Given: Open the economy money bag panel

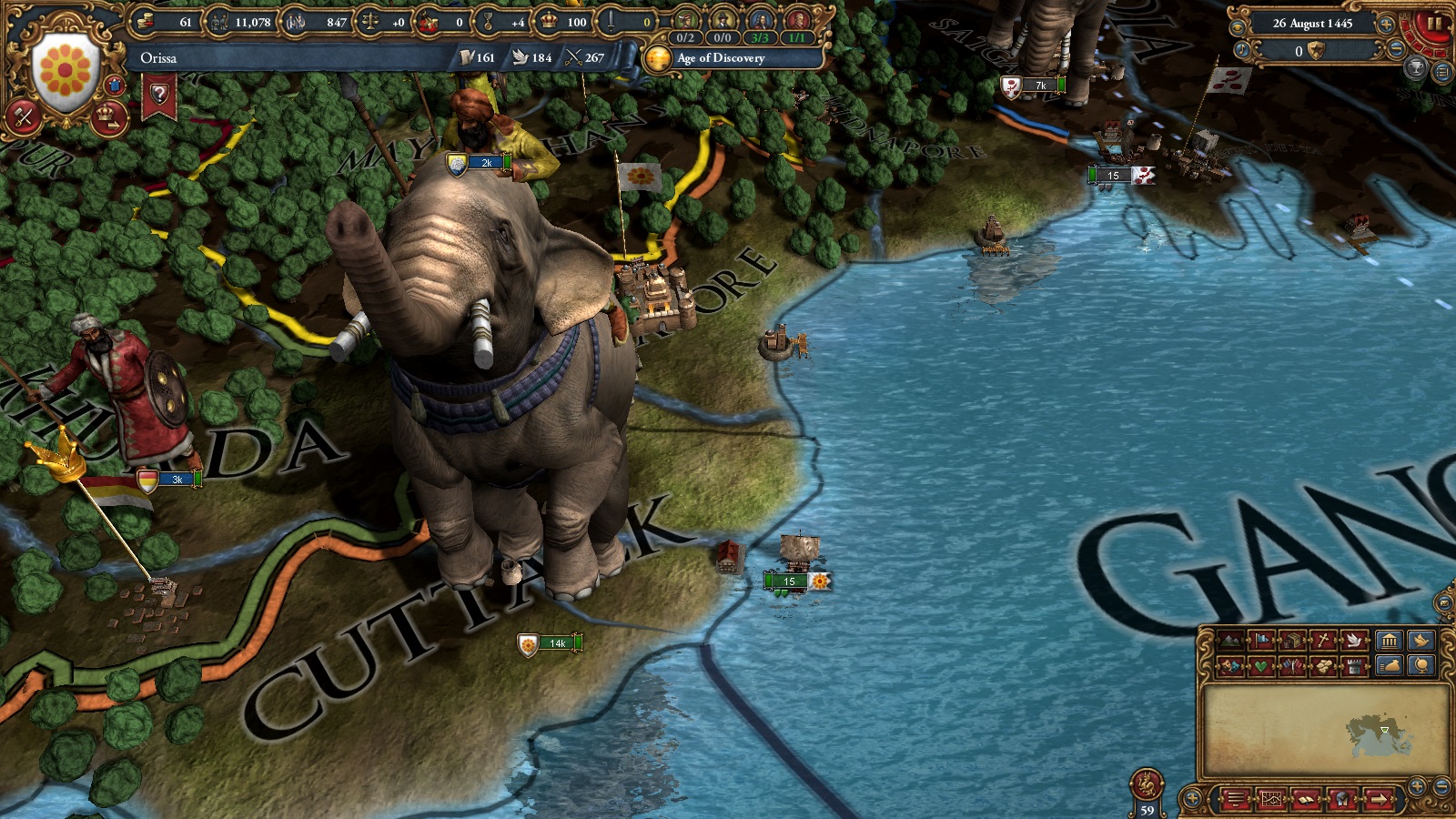Looking at the screenshot, I should (1390, 665).
